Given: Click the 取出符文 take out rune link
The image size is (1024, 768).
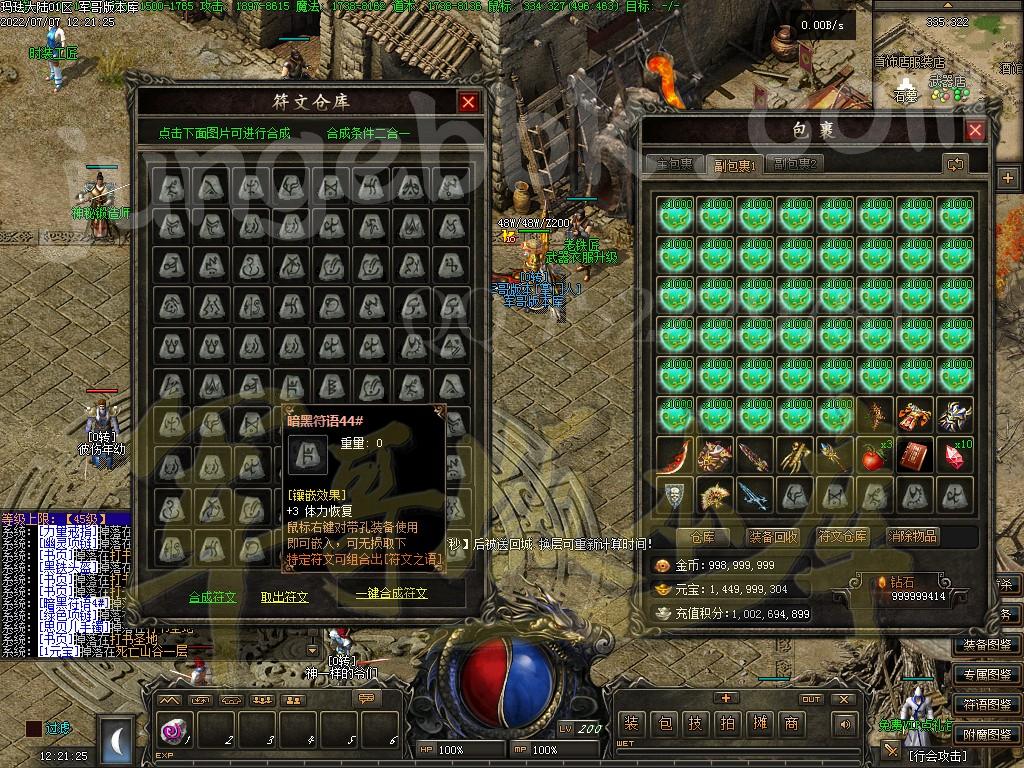Looking at the screenshot, I should coord(285,597).
